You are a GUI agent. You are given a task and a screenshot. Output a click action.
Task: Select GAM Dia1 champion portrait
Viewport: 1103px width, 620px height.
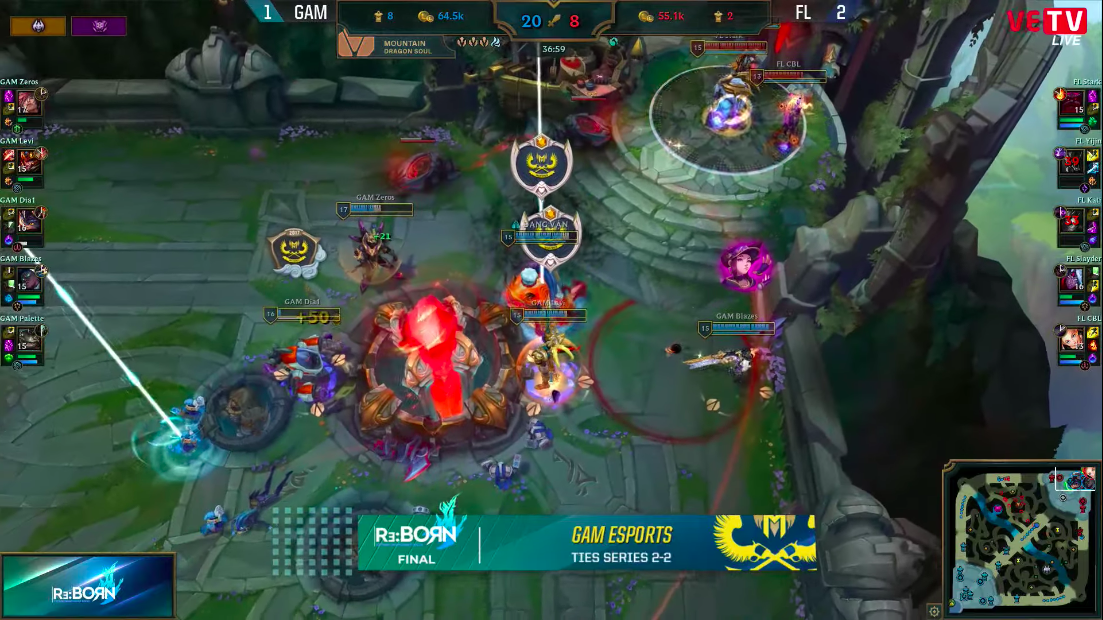click(28, 221)
